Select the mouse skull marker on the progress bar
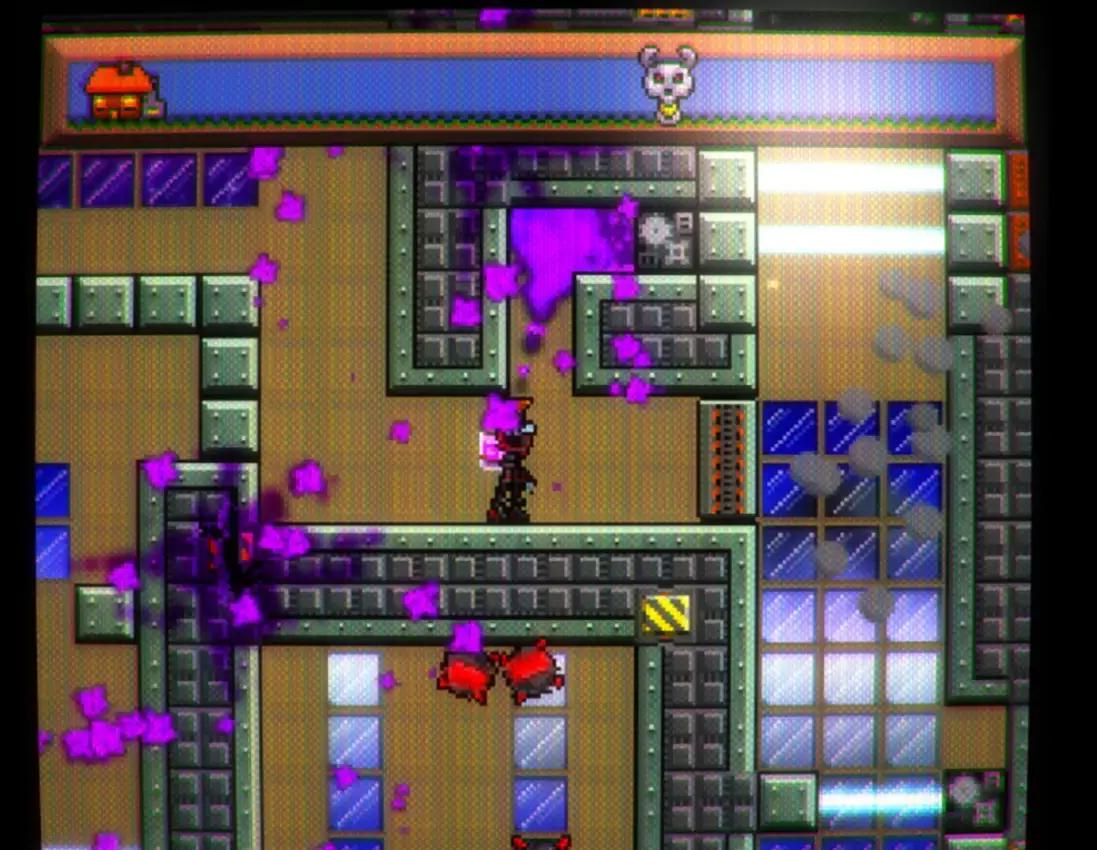Screen dimensions: 1097x850 point(667,81)
